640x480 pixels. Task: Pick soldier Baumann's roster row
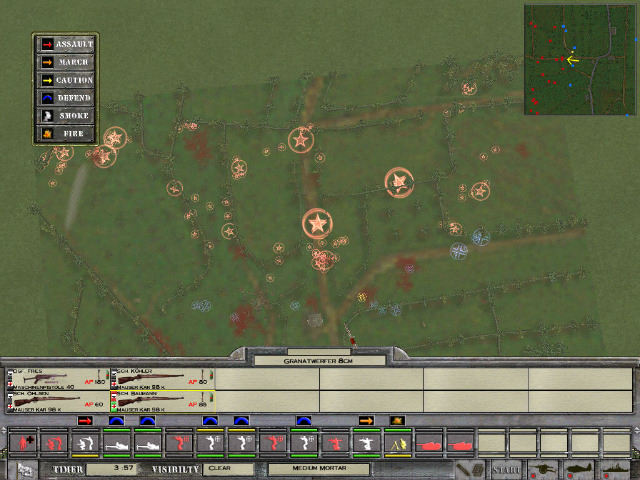point(161,401)
